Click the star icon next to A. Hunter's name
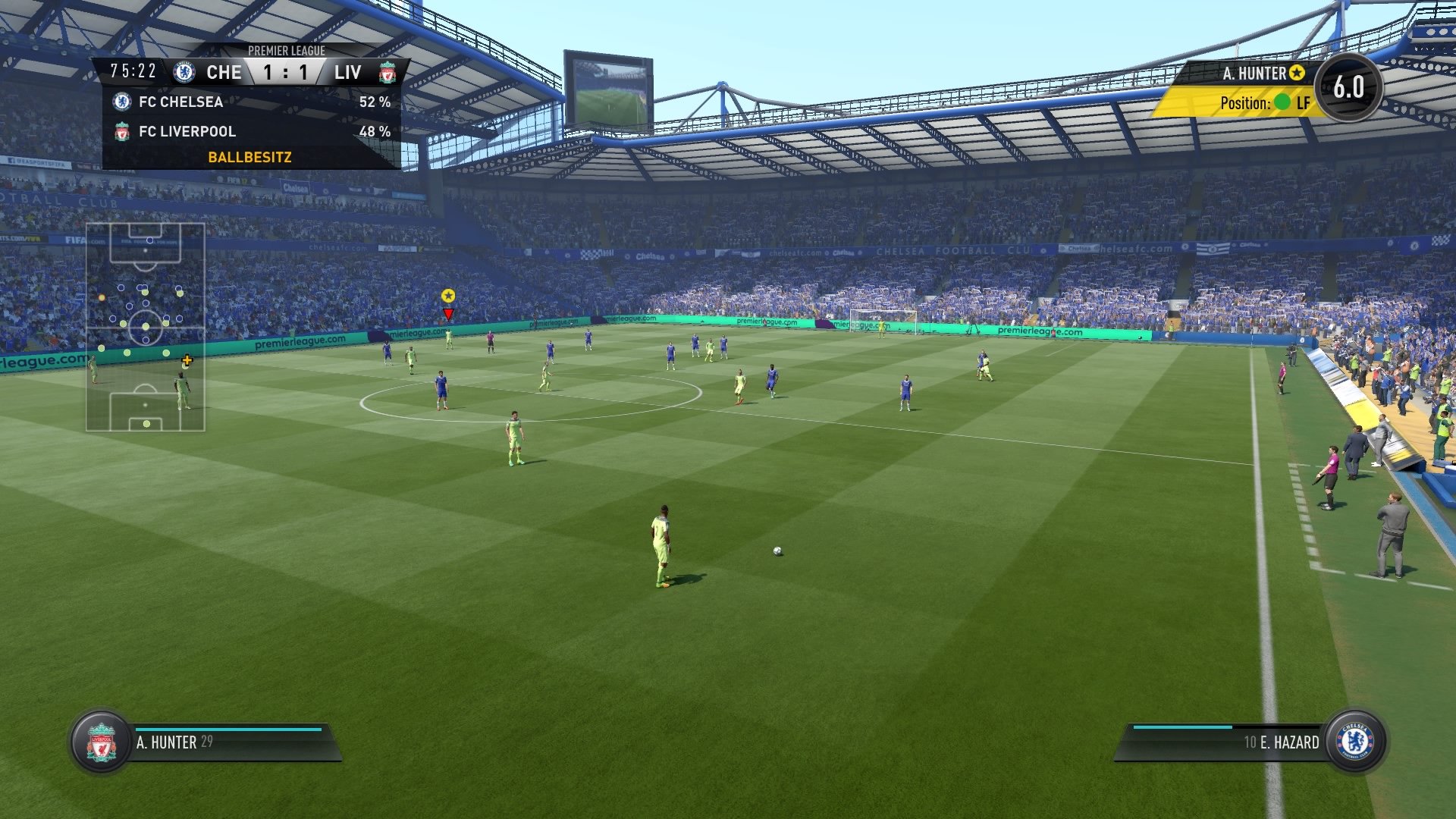1456x819 pixels. coord(1298,74)
